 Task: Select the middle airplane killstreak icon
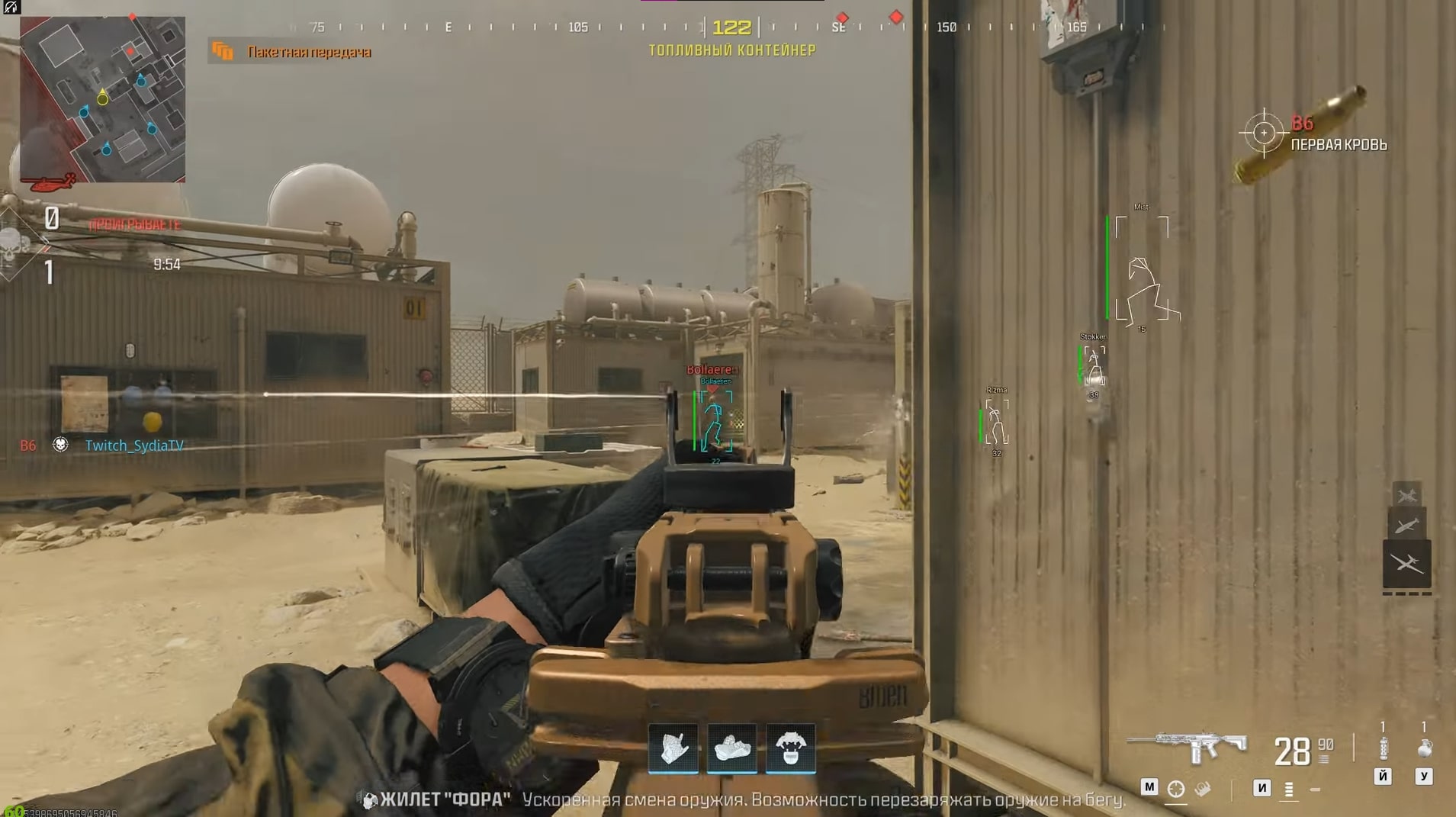pyautogui.click(x=1407, y=525)
